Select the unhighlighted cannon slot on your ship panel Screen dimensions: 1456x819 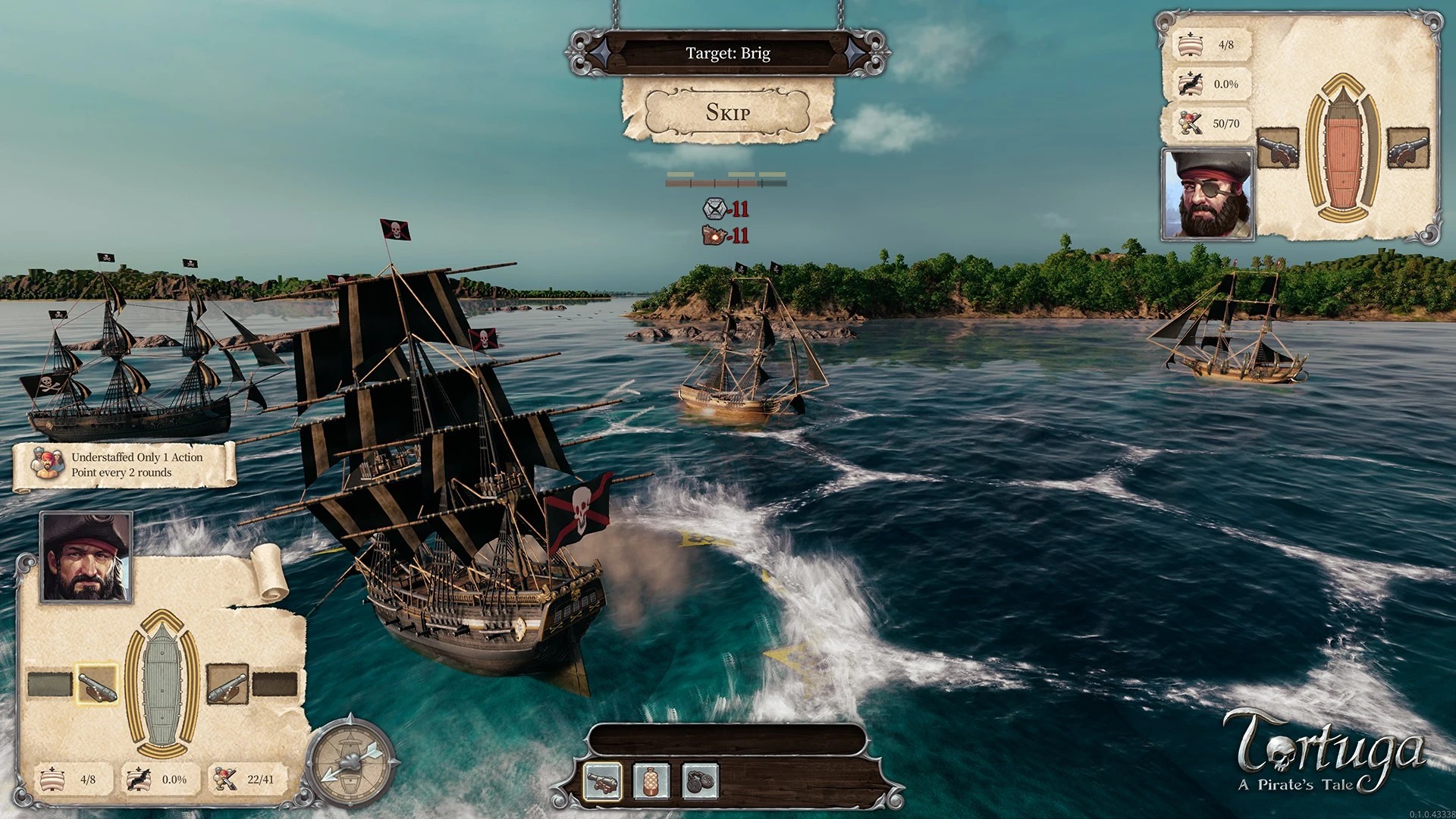pos(227,684)
